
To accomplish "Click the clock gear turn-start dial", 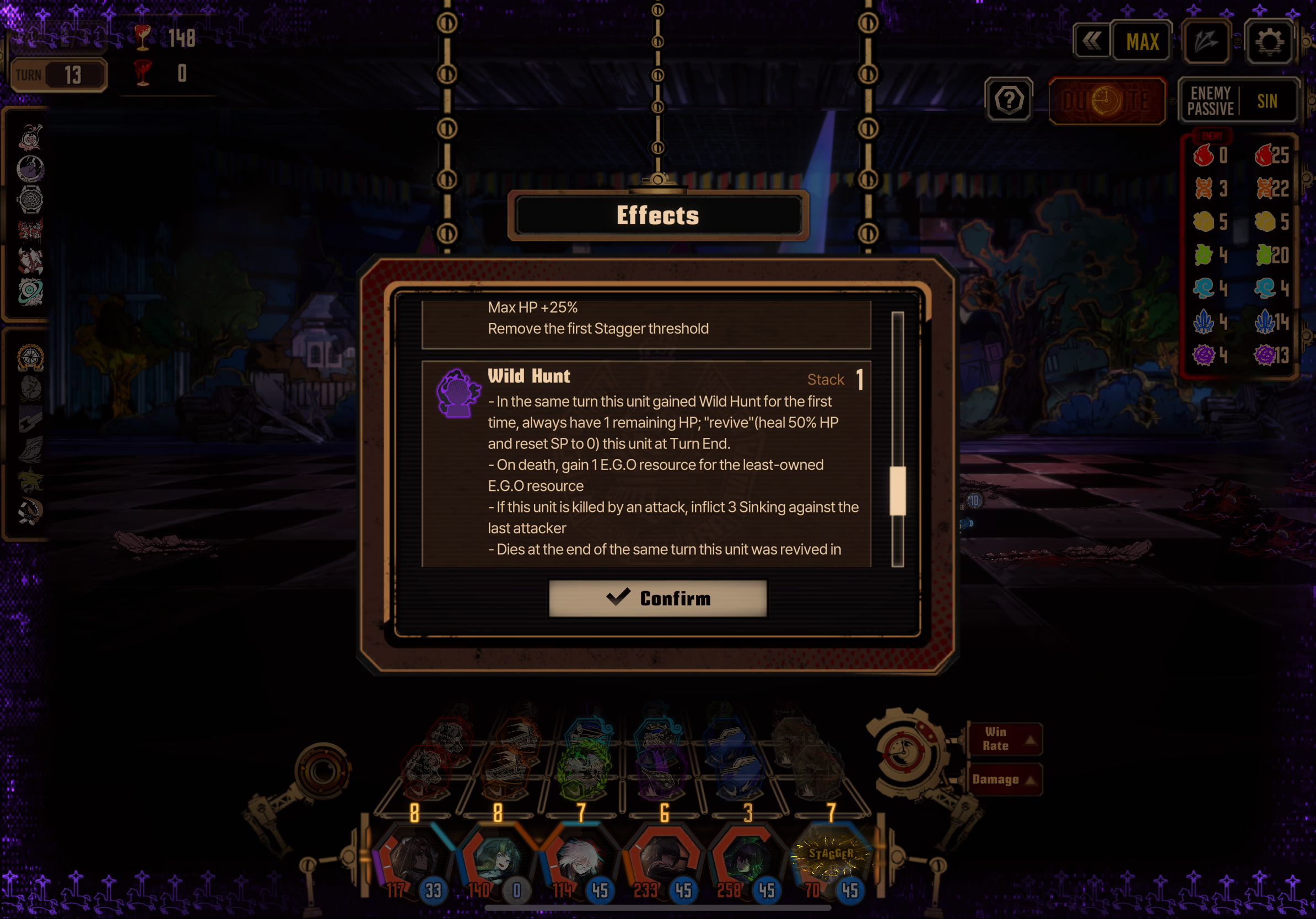I will (x=903, y=752).
